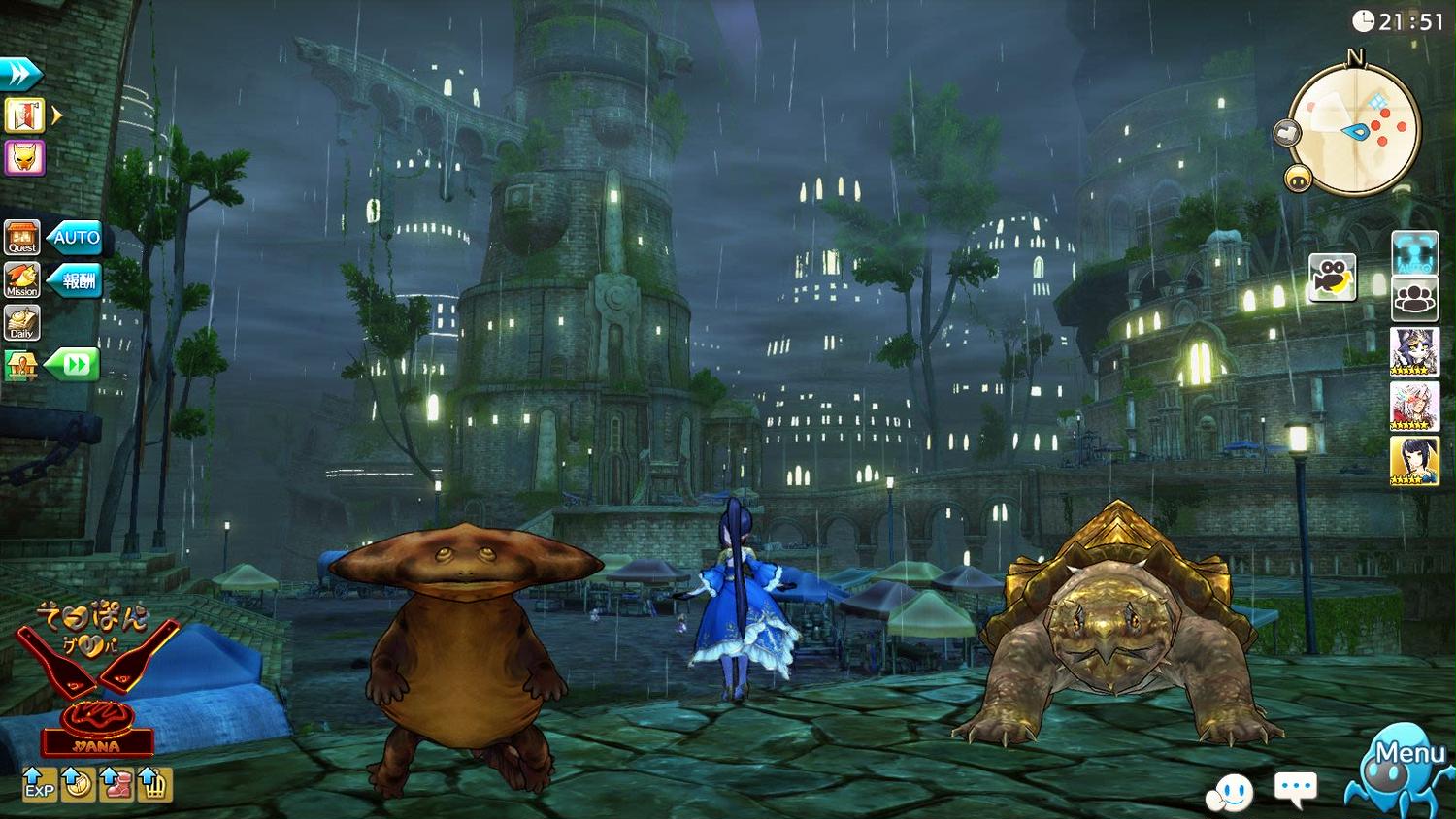Viewport: 1456px width, 819px height.
Task: Select the dark-haired character portrait
Action: pyautogui.click(x=1414, y=461)
